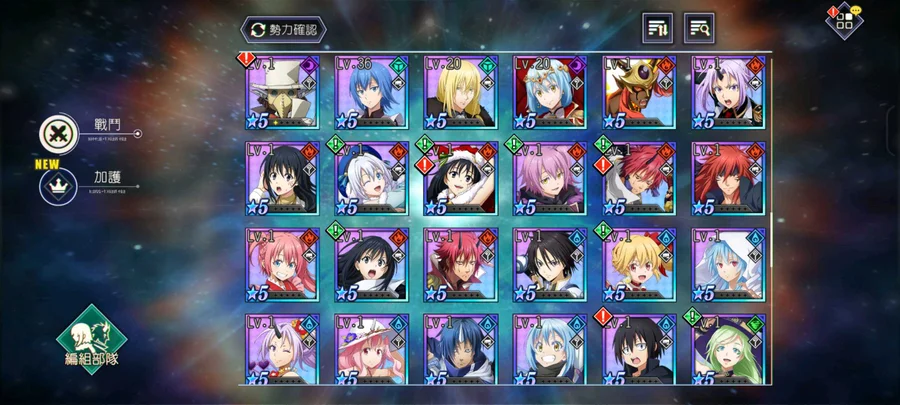The image size is (900, 405).
Task: Choose the blonde girl with red bow
Action: click(639, 265)
